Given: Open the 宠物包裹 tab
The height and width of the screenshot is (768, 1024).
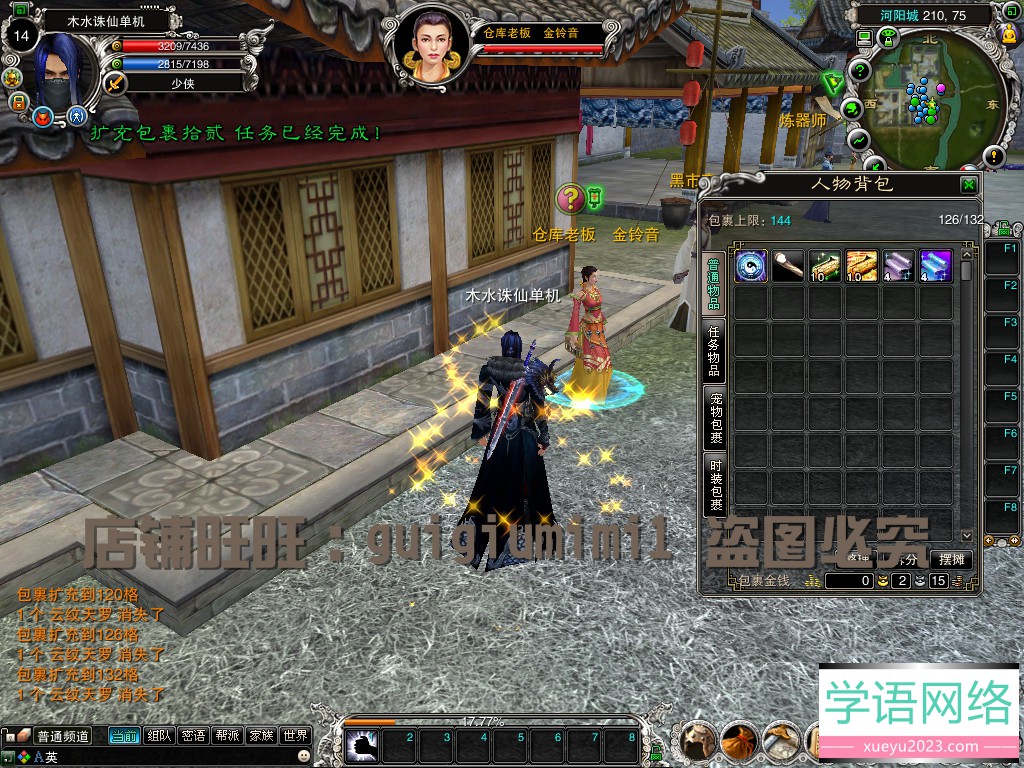Looking at the screenshot, I should 715,418.
